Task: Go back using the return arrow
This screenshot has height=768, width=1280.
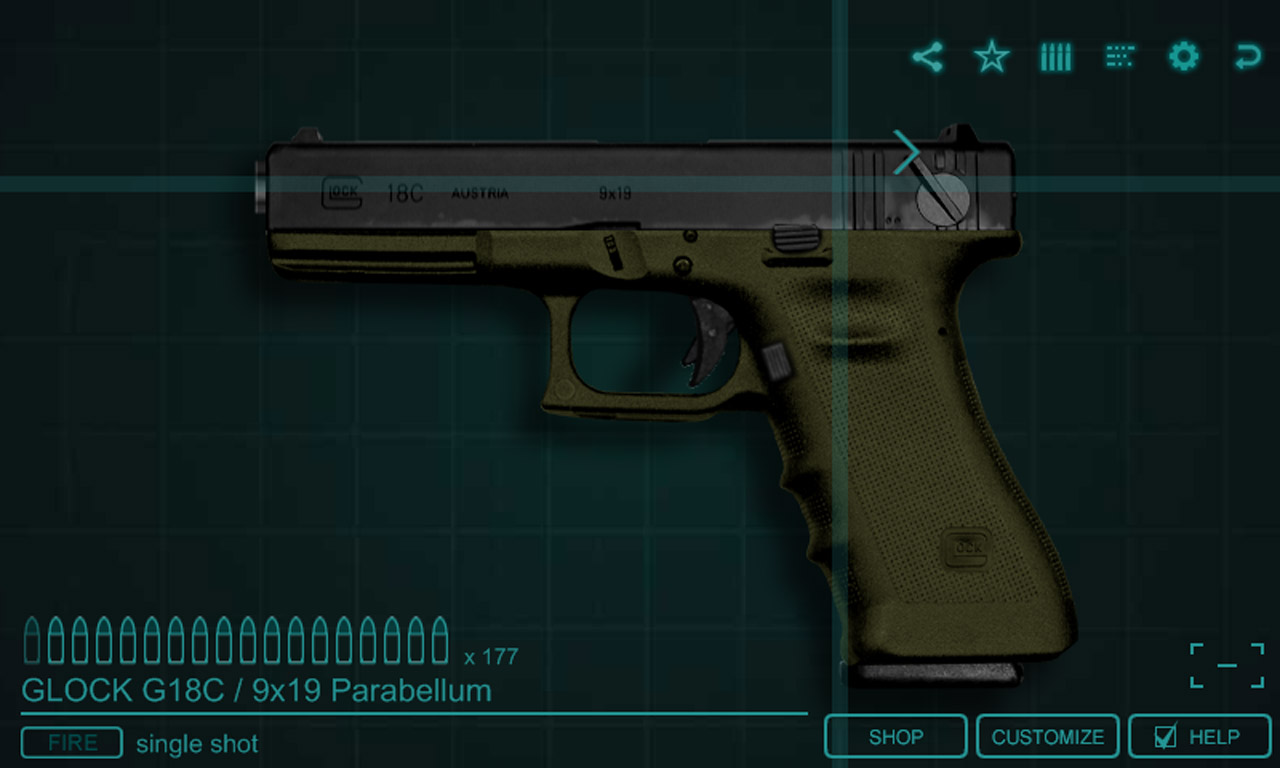Action: [1247, 57]
